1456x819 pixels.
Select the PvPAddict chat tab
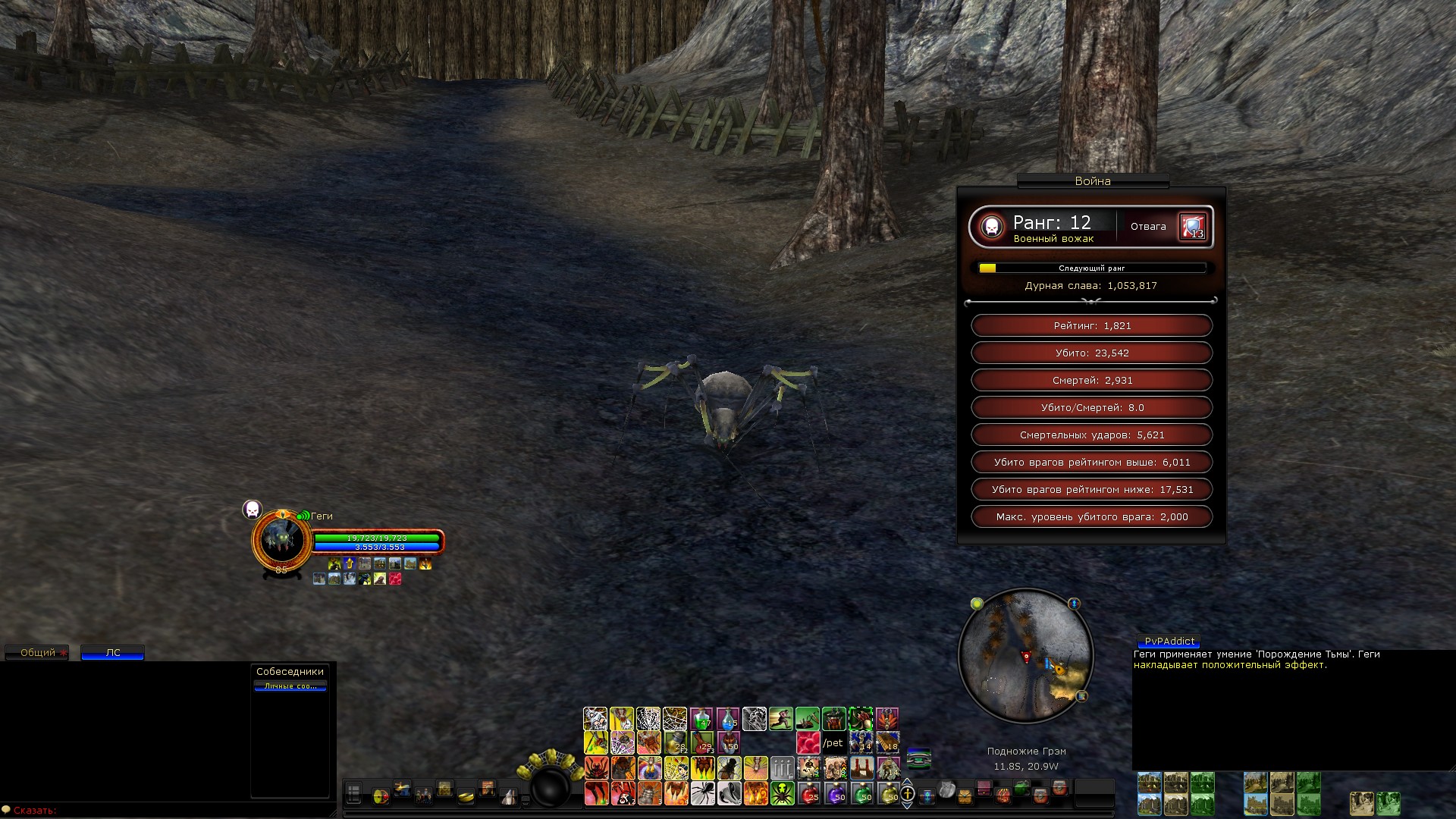pos(1169,642)
